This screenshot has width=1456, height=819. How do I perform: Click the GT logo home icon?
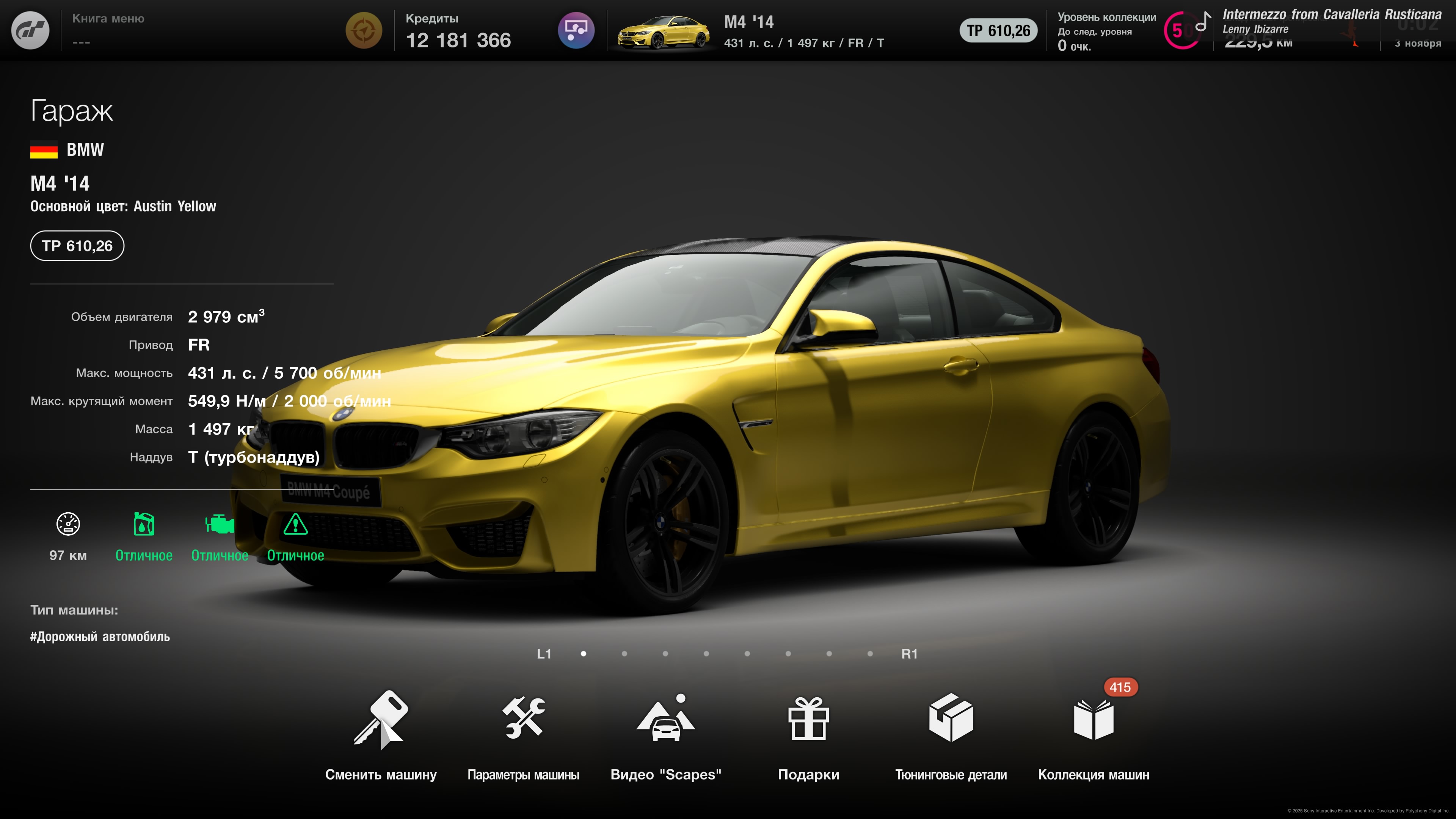pos(30,30)
